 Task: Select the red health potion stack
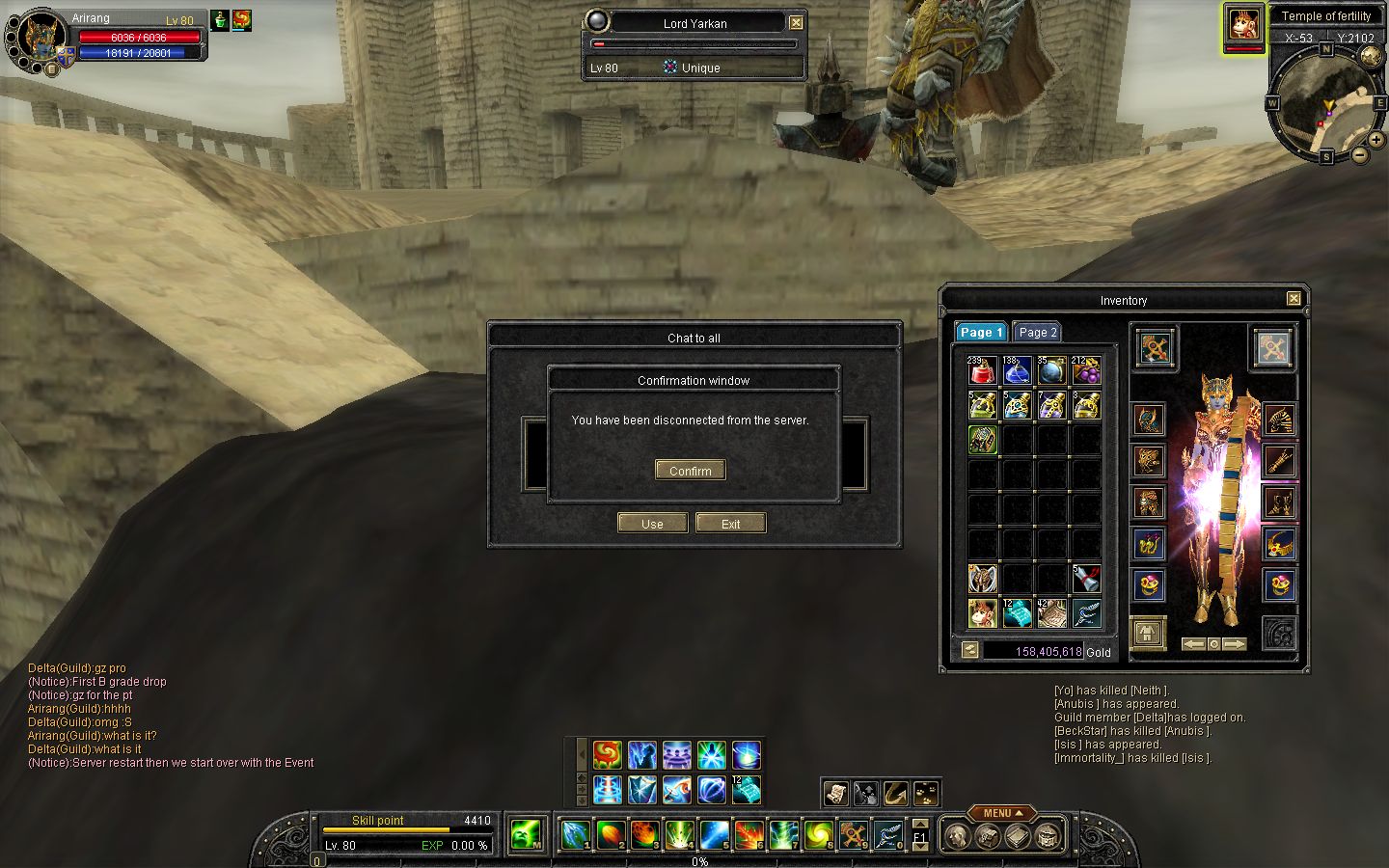pyautogui.click(x=982, y=370)
